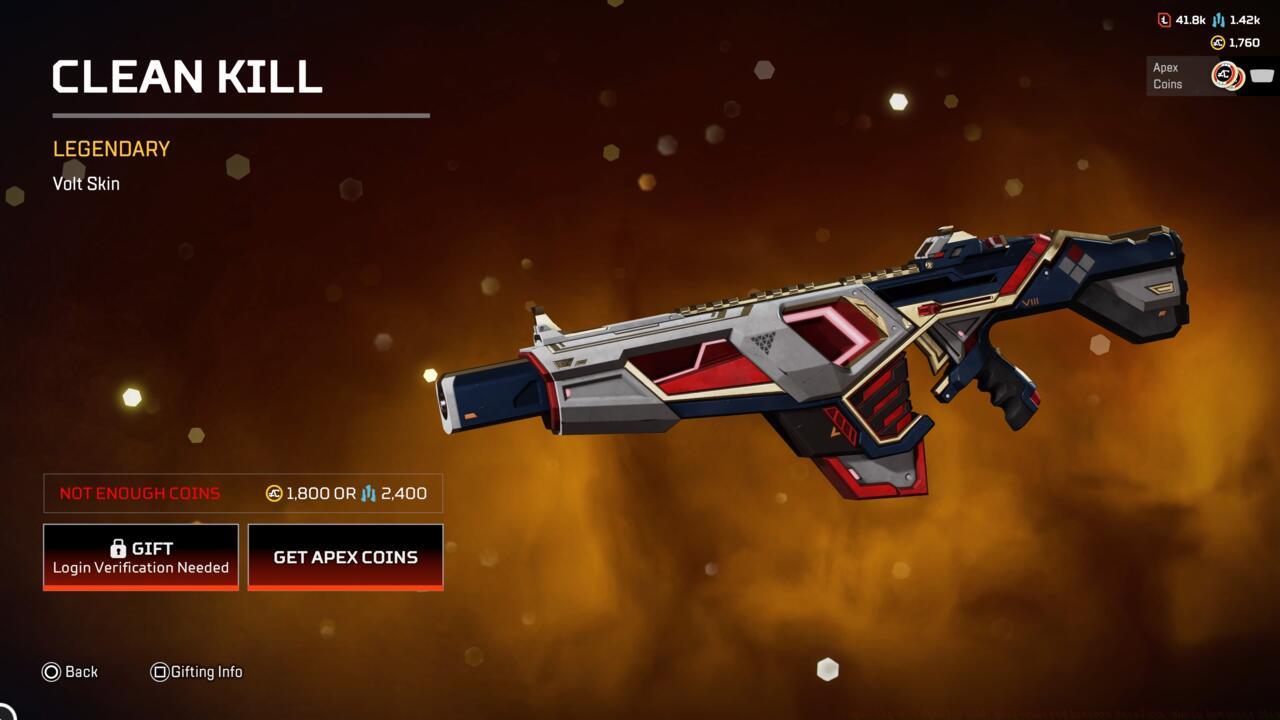Click the Legend Tokens currency icon
The image size is (1280, 720).
coord(1164,21)
